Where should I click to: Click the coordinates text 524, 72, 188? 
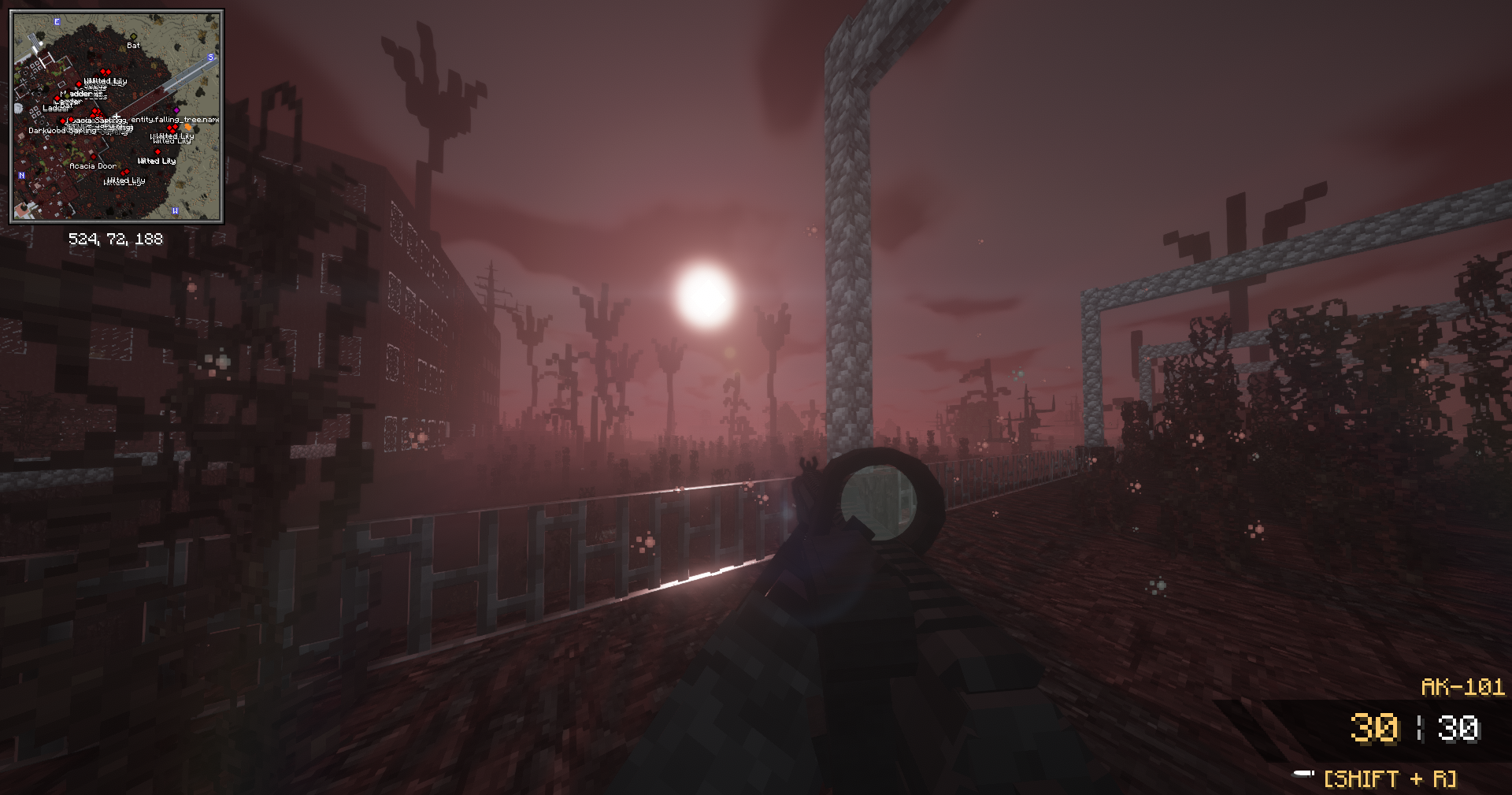tap(115, 239)
